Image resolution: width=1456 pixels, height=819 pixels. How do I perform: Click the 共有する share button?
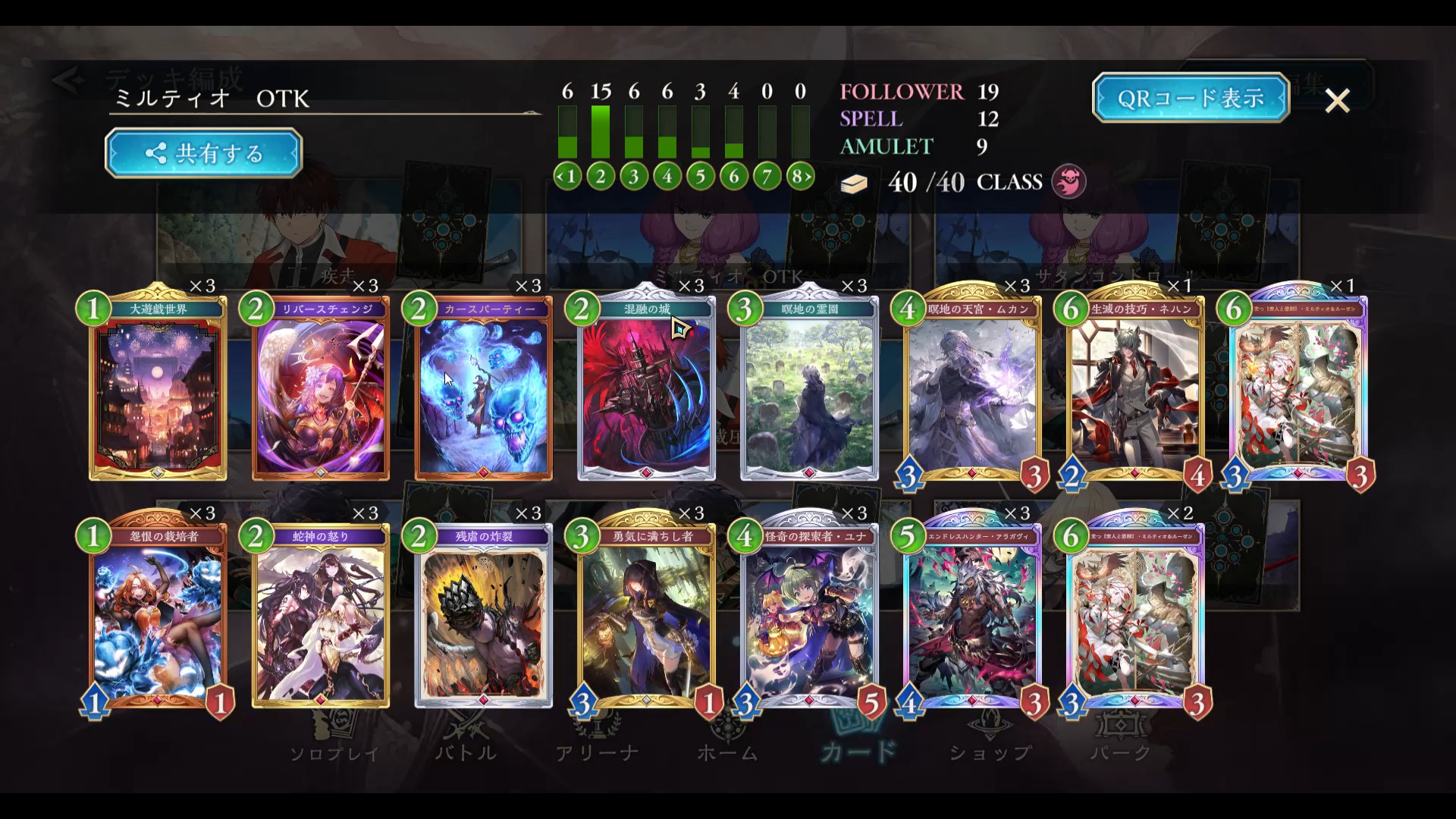click(x=203, y=153)
